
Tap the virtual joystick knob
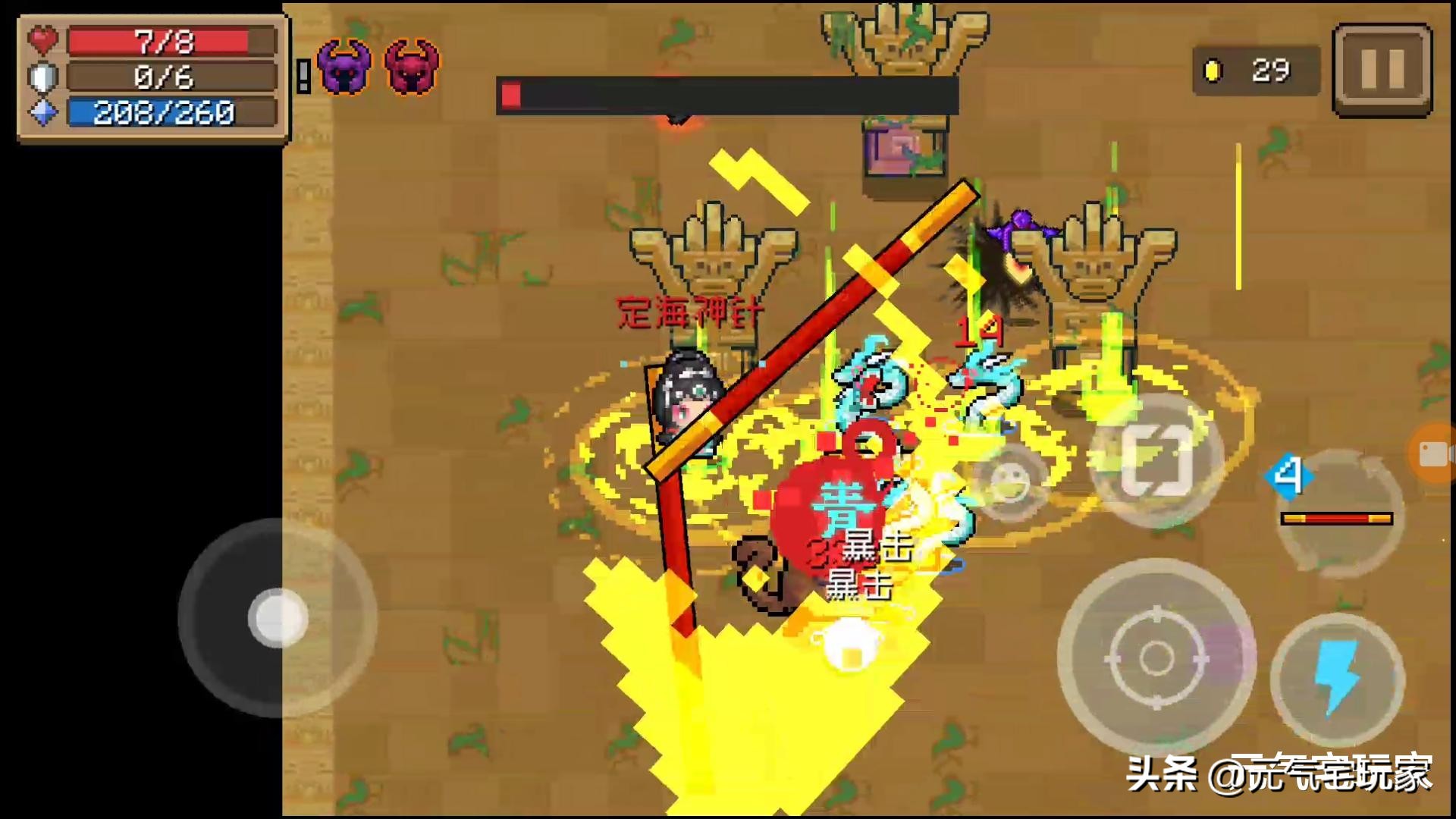[278, 619]
